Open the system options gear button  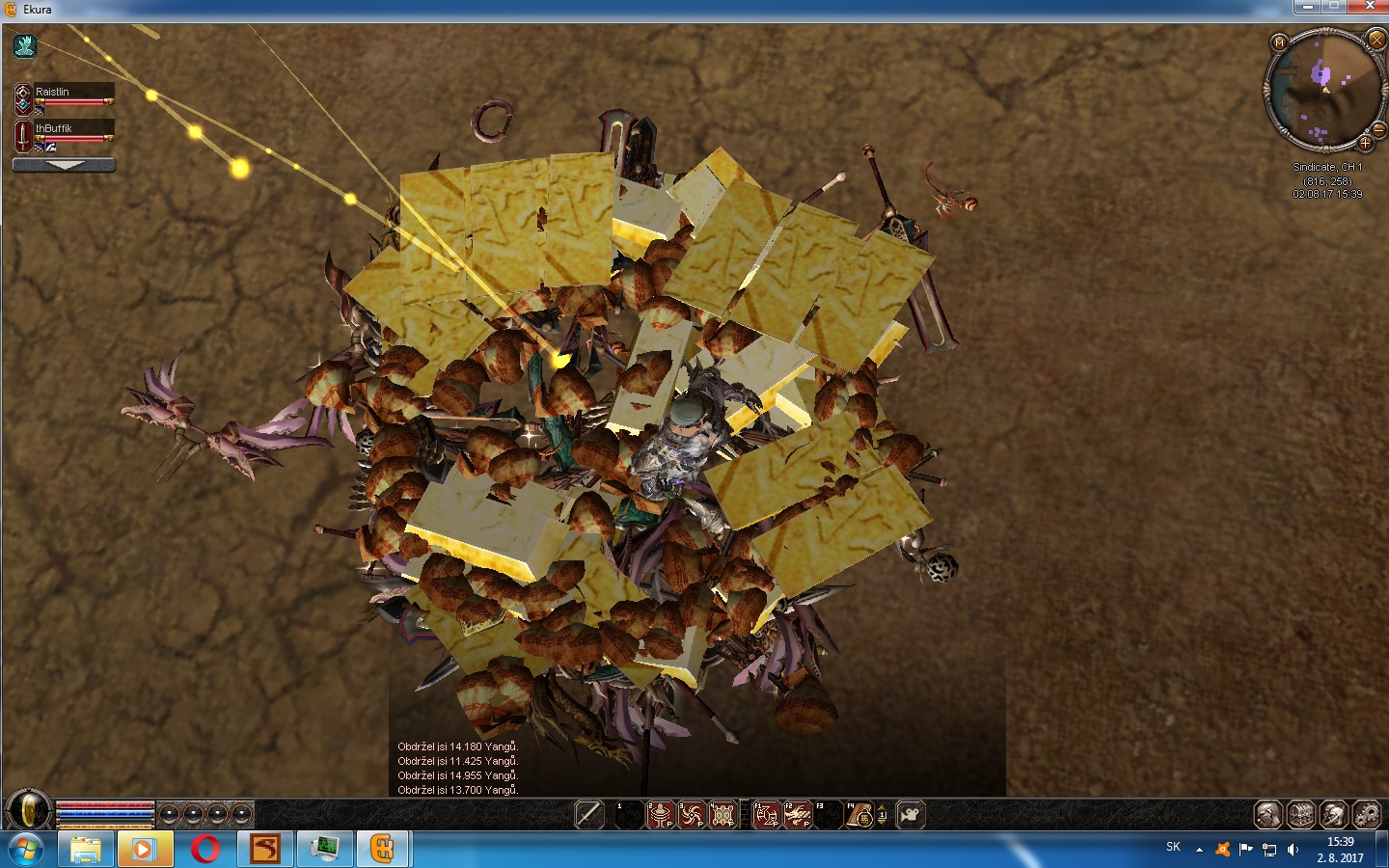coord(1367,815)
